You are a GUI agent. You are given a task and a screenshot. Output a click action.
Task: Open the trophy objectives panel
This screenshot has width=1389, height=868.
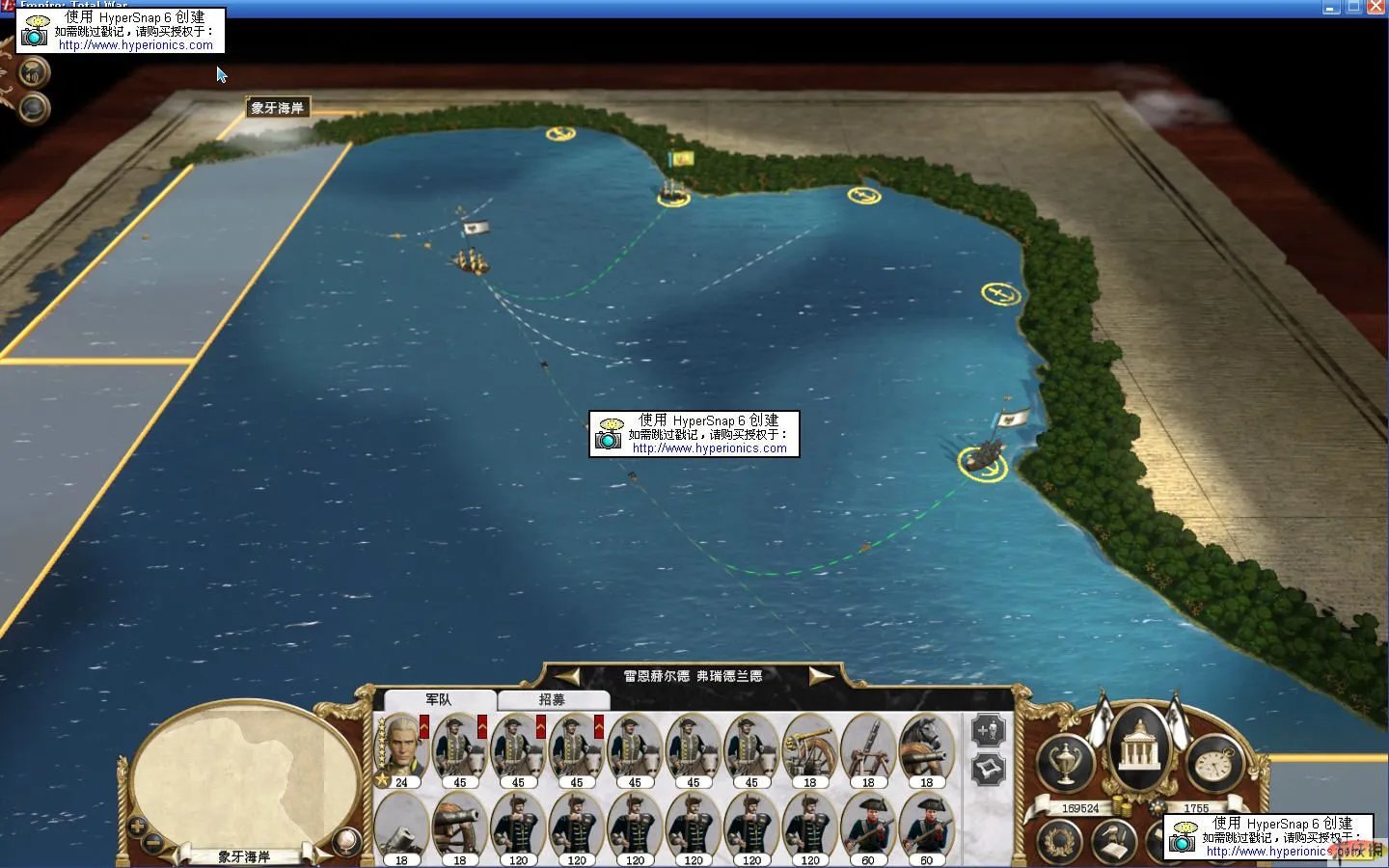[x=1065, y=762]
